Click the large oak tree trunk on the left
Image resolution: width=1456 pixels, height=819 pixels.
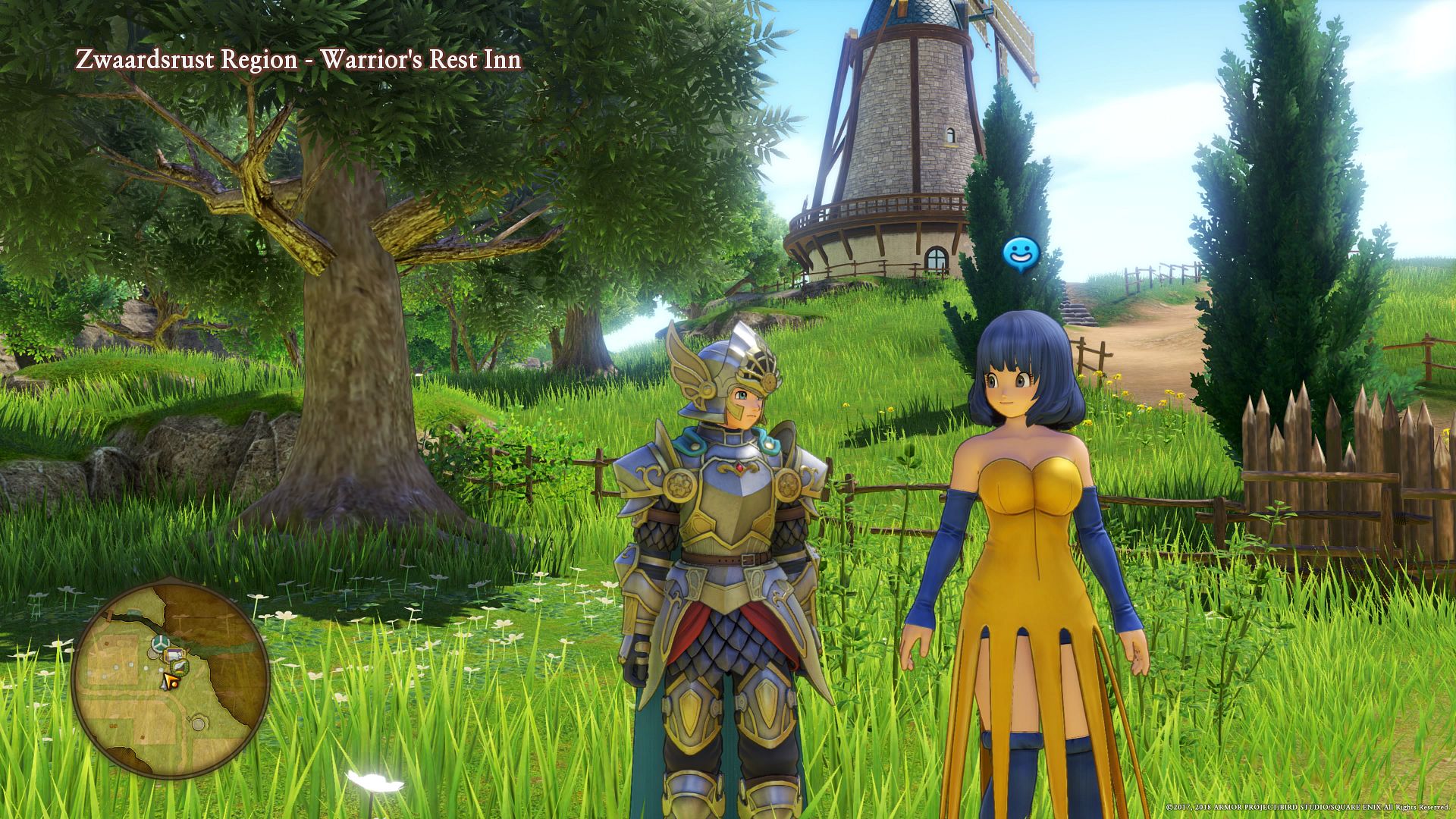coord(356,417)
